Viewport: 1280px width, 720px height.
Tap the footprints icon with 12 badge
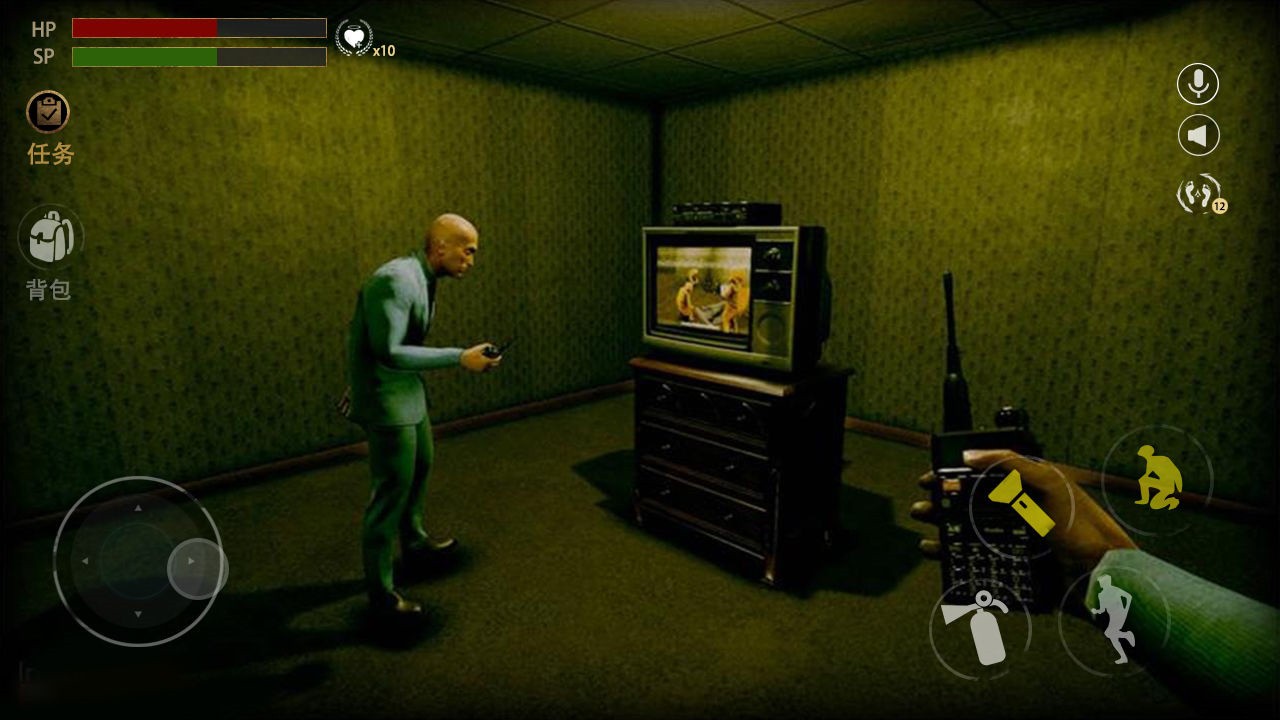pos(1199,193)
